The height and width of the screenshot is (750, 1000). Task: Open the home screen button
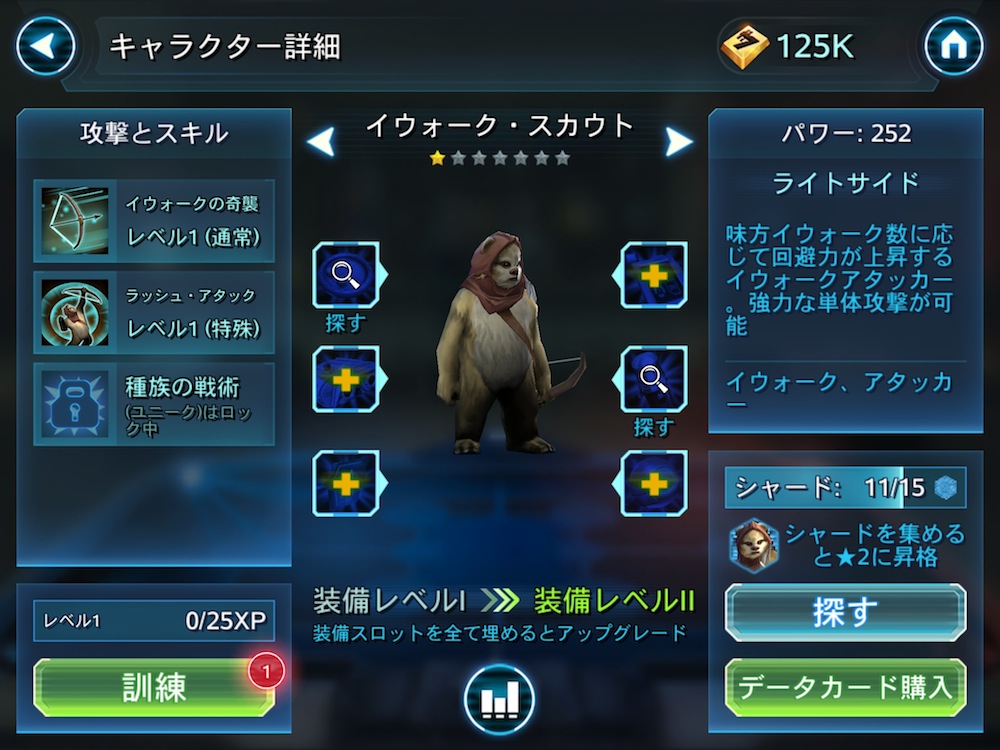[x=953, y=46]
